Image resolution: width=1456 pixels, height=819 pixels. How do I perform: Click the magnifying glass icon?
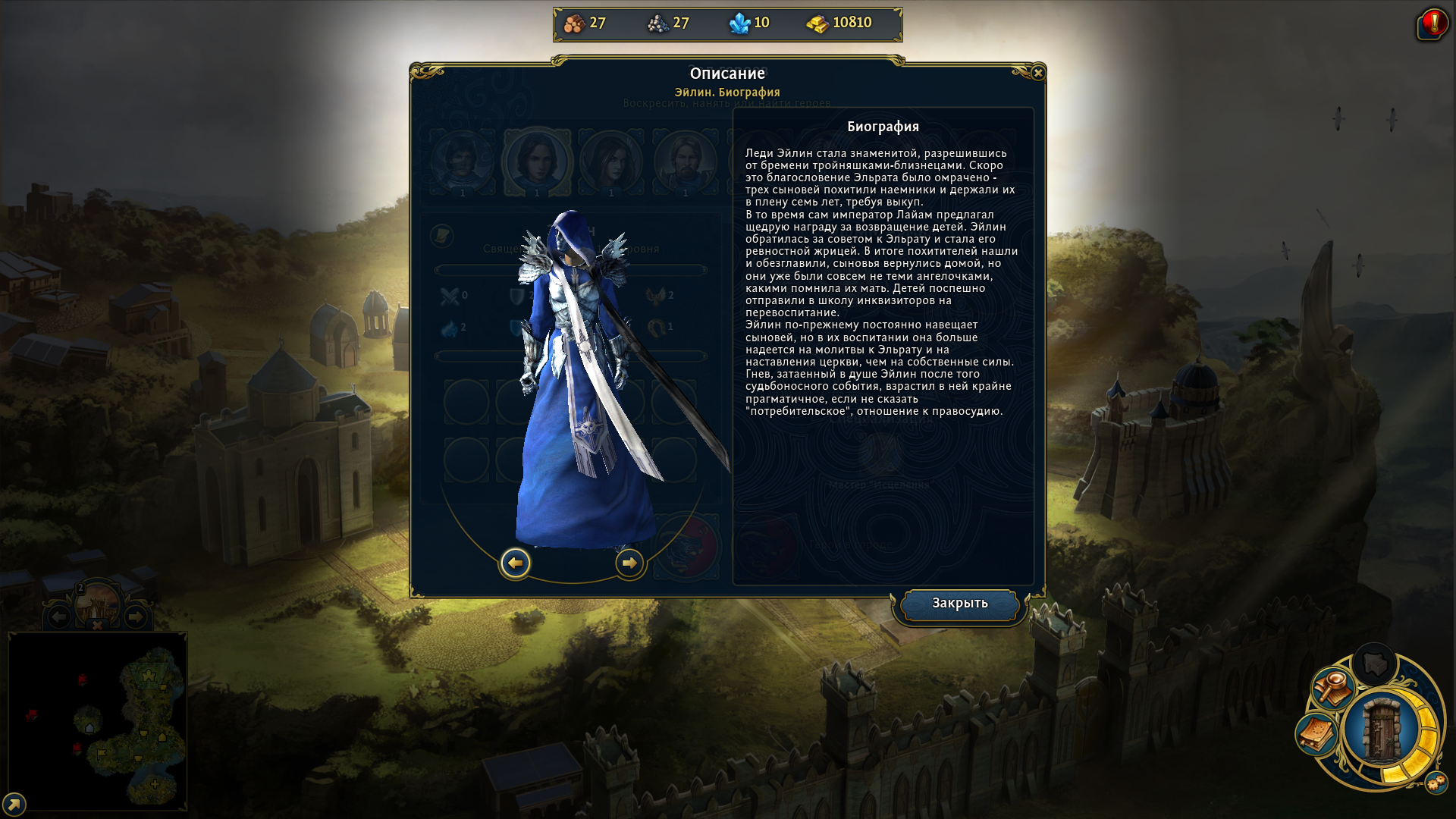[x=1332, y=688]
